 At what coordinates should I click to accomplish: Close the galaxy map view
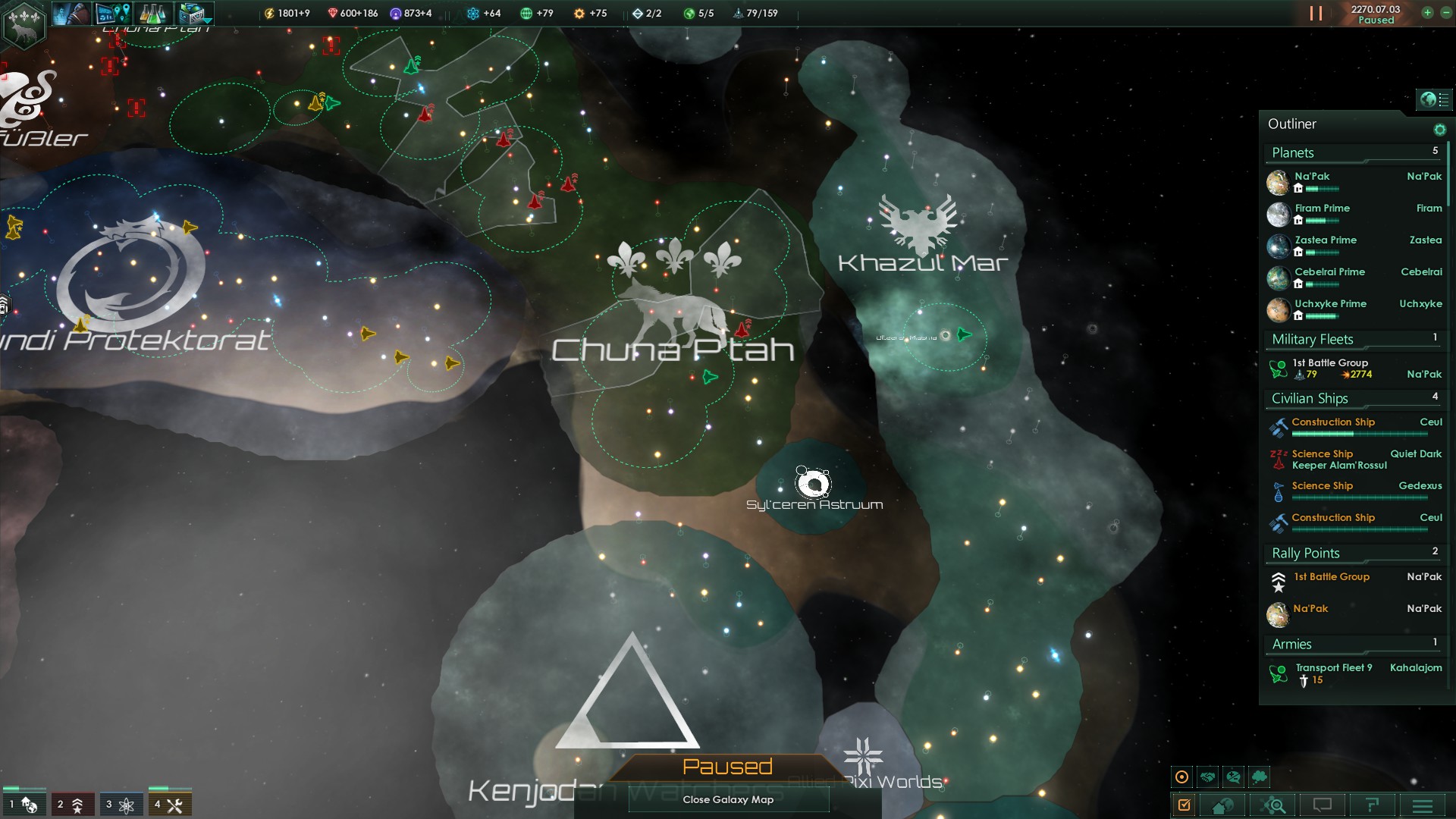[x=728, y=799]
